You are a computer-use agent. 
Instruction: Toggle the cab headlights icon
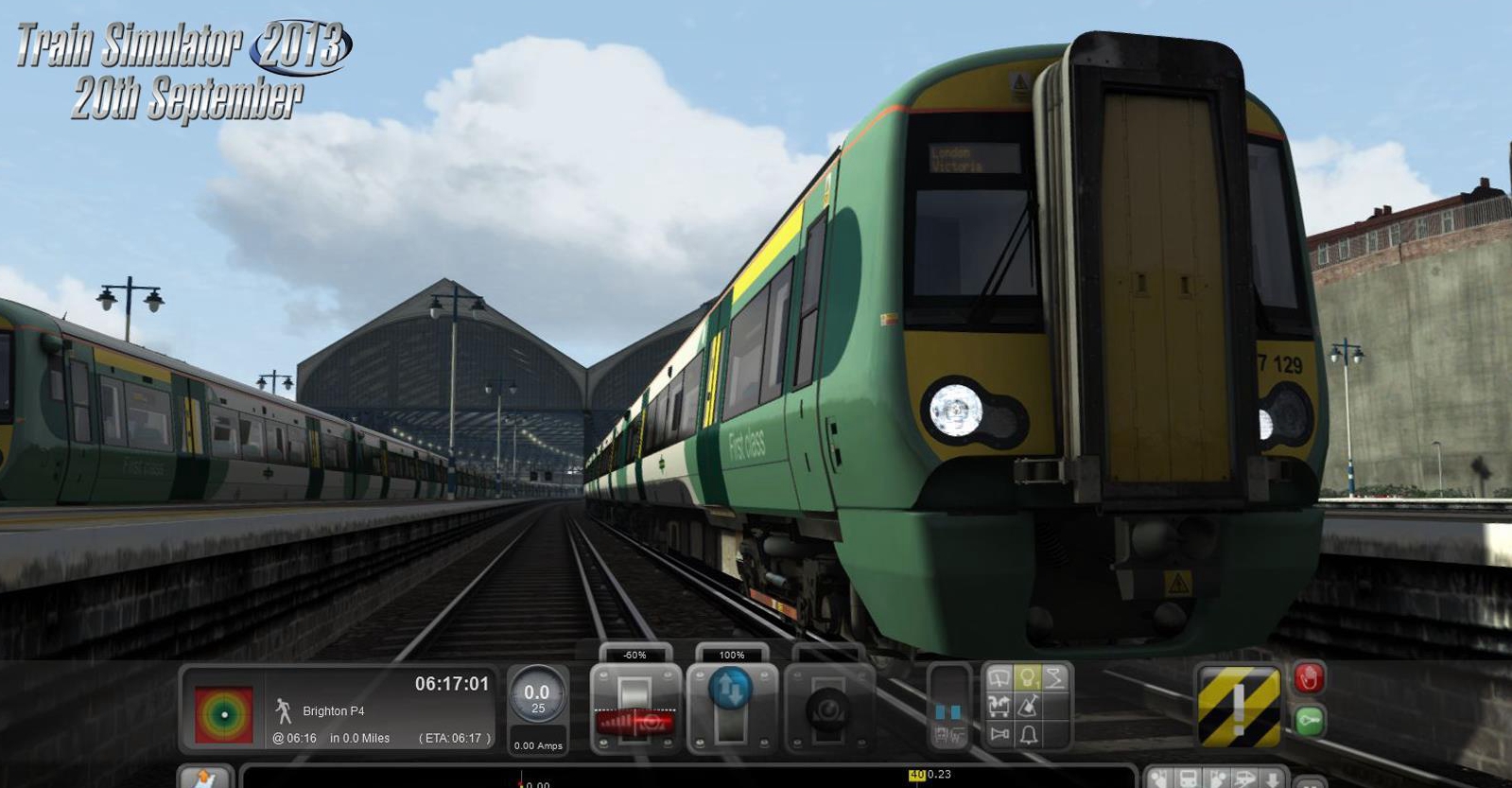(x=1028, y=676)
